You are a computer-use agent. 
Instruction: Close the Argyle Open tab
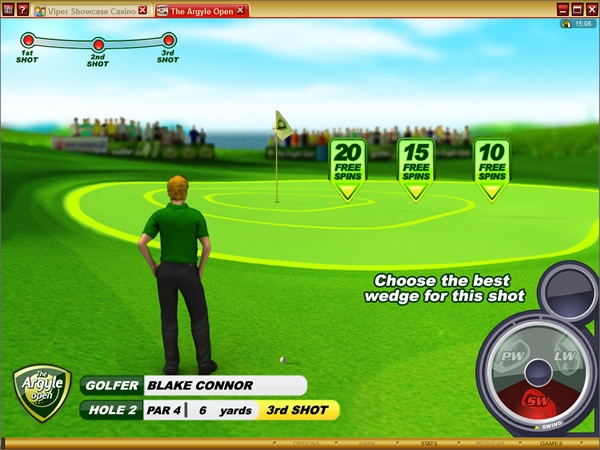[242, 10]
